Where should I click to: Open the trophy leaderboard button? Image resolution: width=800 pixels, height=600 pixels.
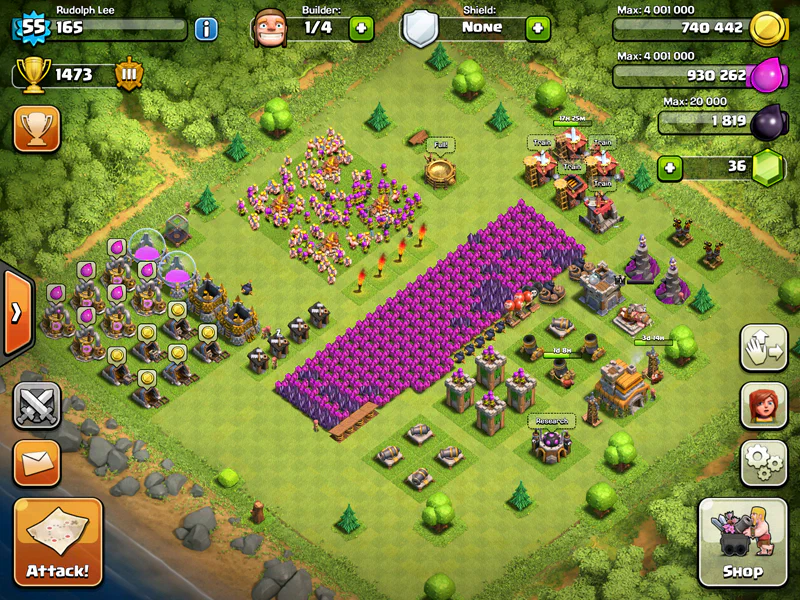click(x=37, y=128)
